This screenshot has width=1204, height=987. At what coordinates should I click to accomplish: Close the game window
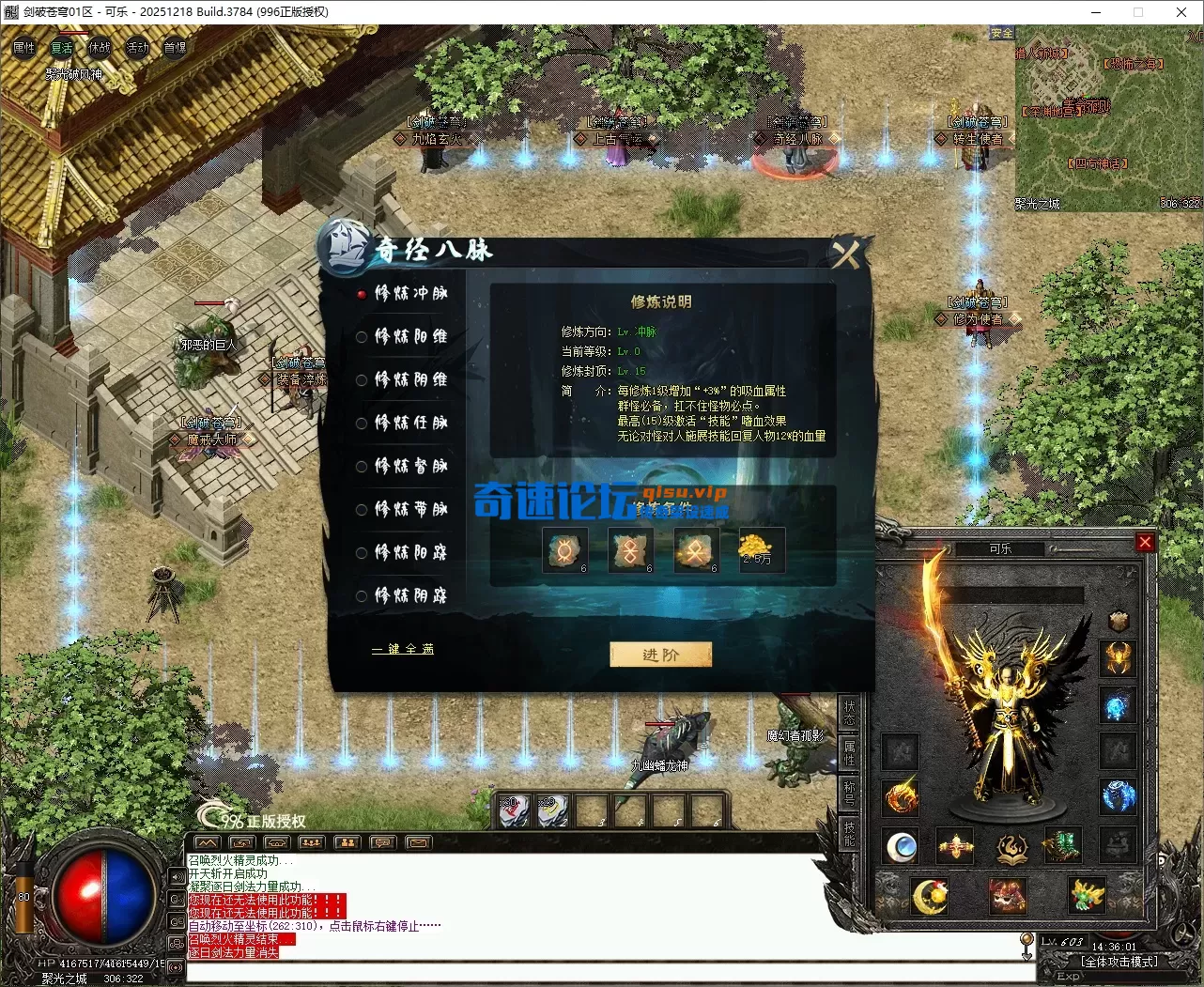click(x=1181, y=12)
